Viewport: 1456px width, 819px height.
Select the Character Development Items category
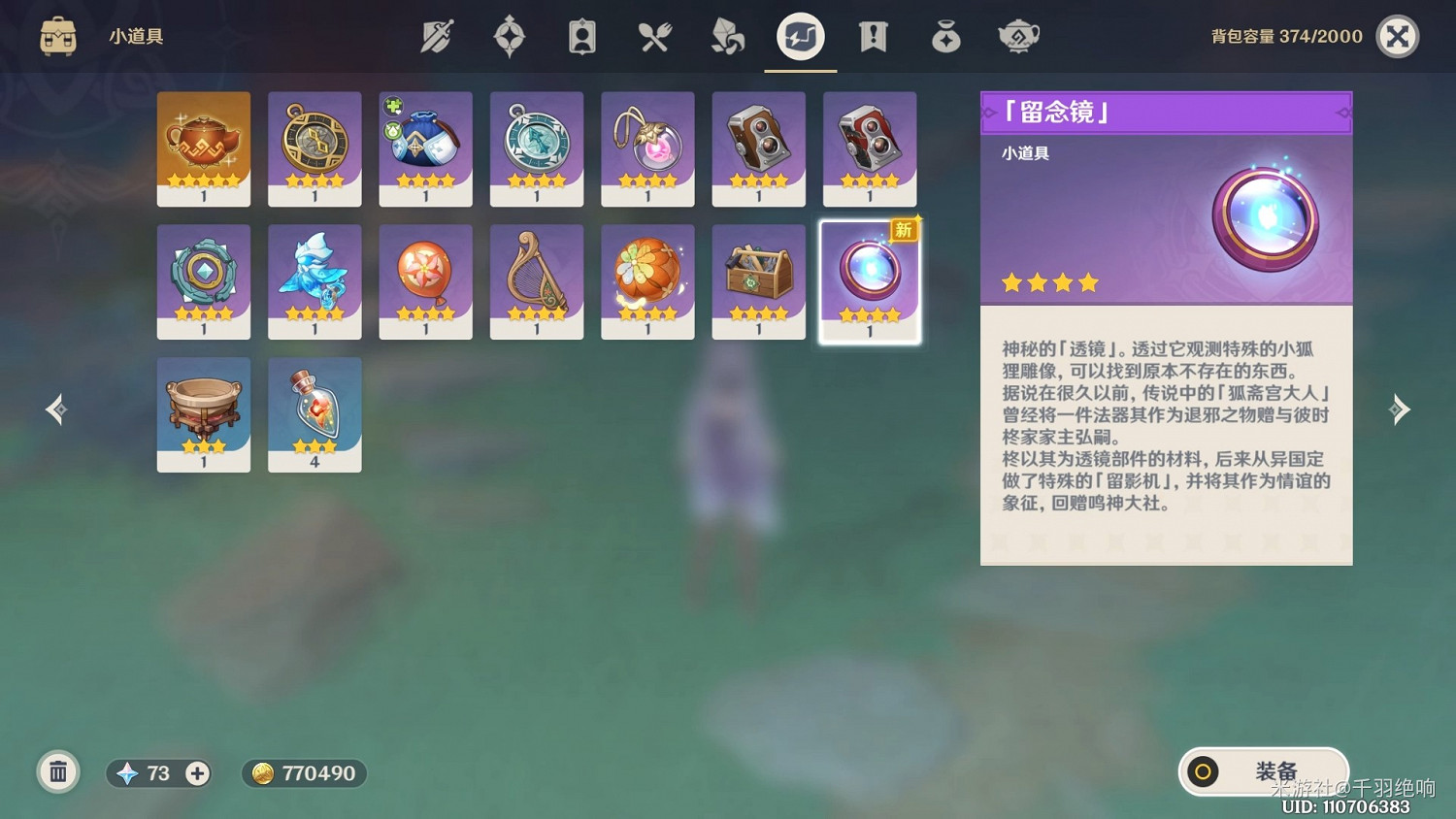click(x=581, y=36)
